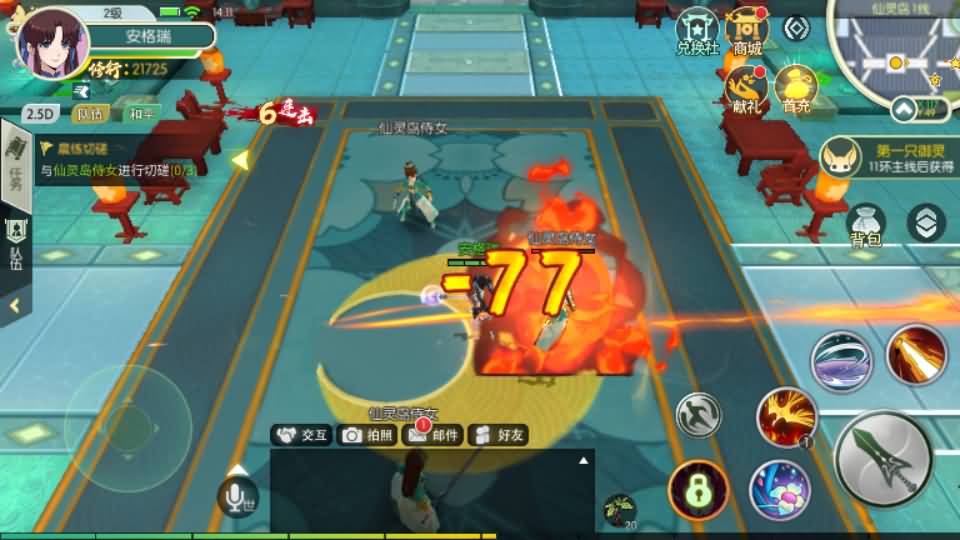Image resolution: width=960 pixels, height=540 pixels.
Task: Use the fiery beam skill
Action: click(916, 355)
